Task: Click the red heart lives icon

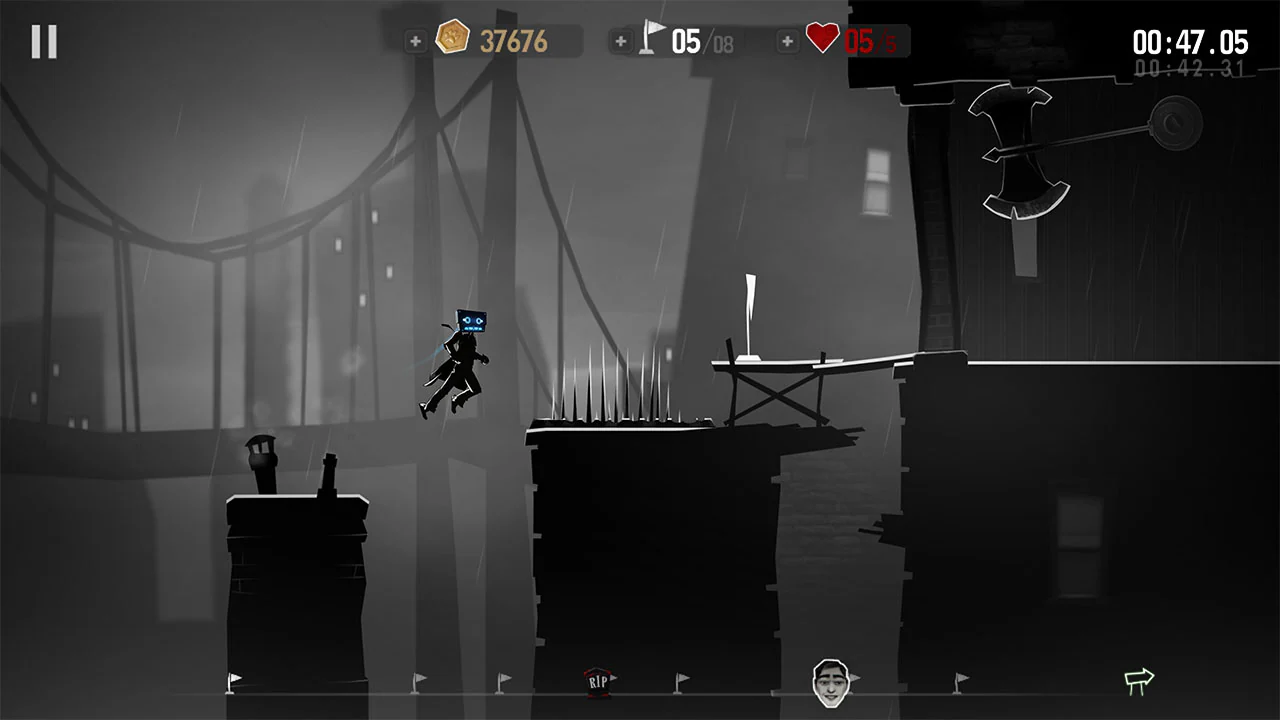Action: (x=820, y=39)
